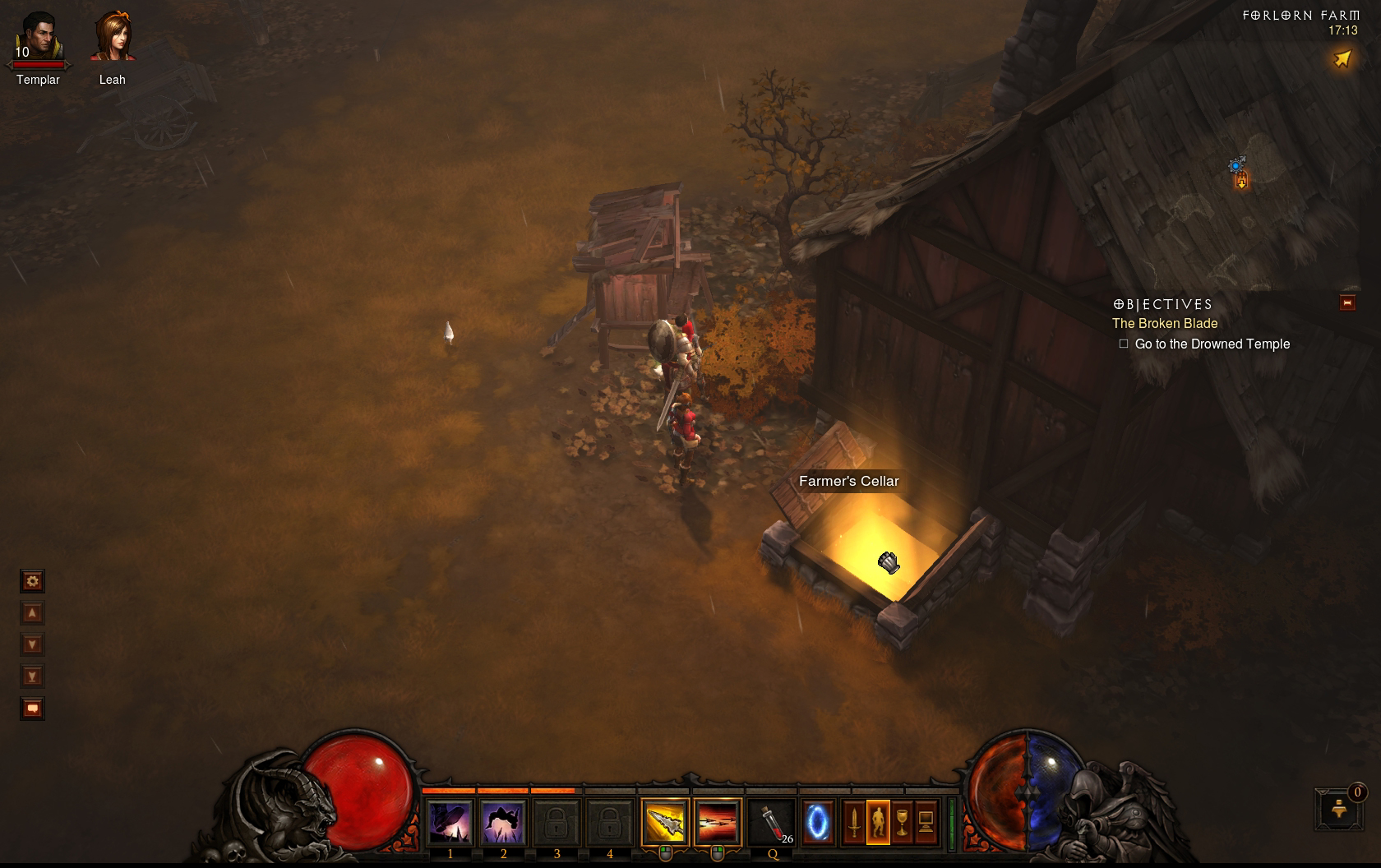Open the game menu computer button
Viewport: 1381px width, 868px height.
pos(926,822)
